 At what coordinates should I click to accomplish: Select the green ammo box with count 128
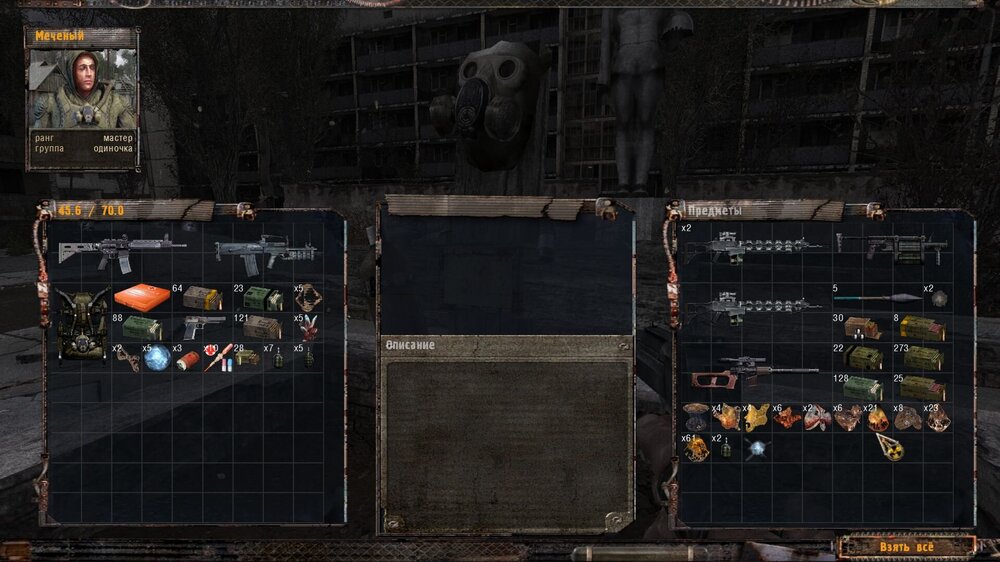(861, 388)
